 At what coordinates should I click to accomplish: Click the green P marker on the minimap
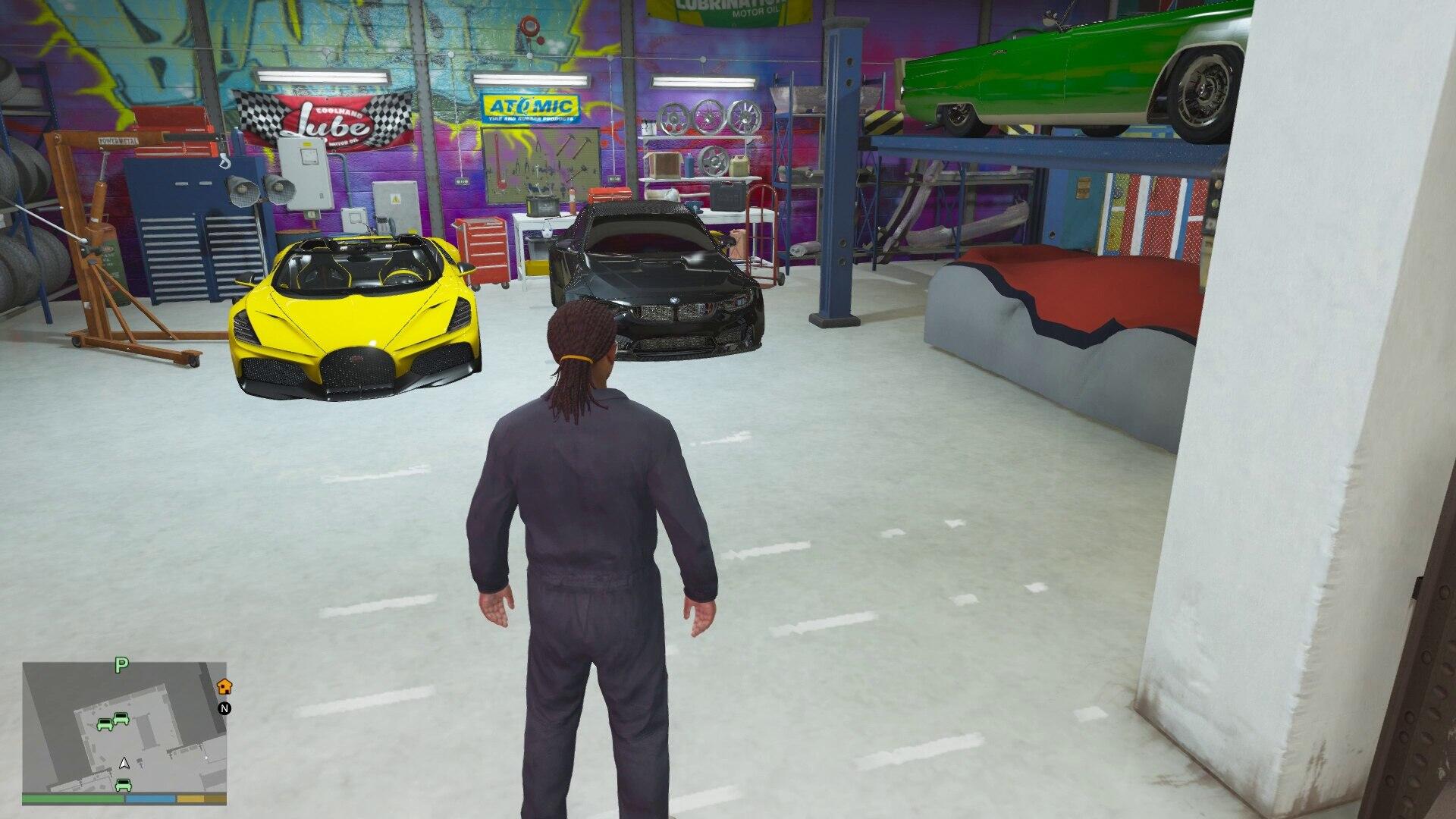point(121,666)
